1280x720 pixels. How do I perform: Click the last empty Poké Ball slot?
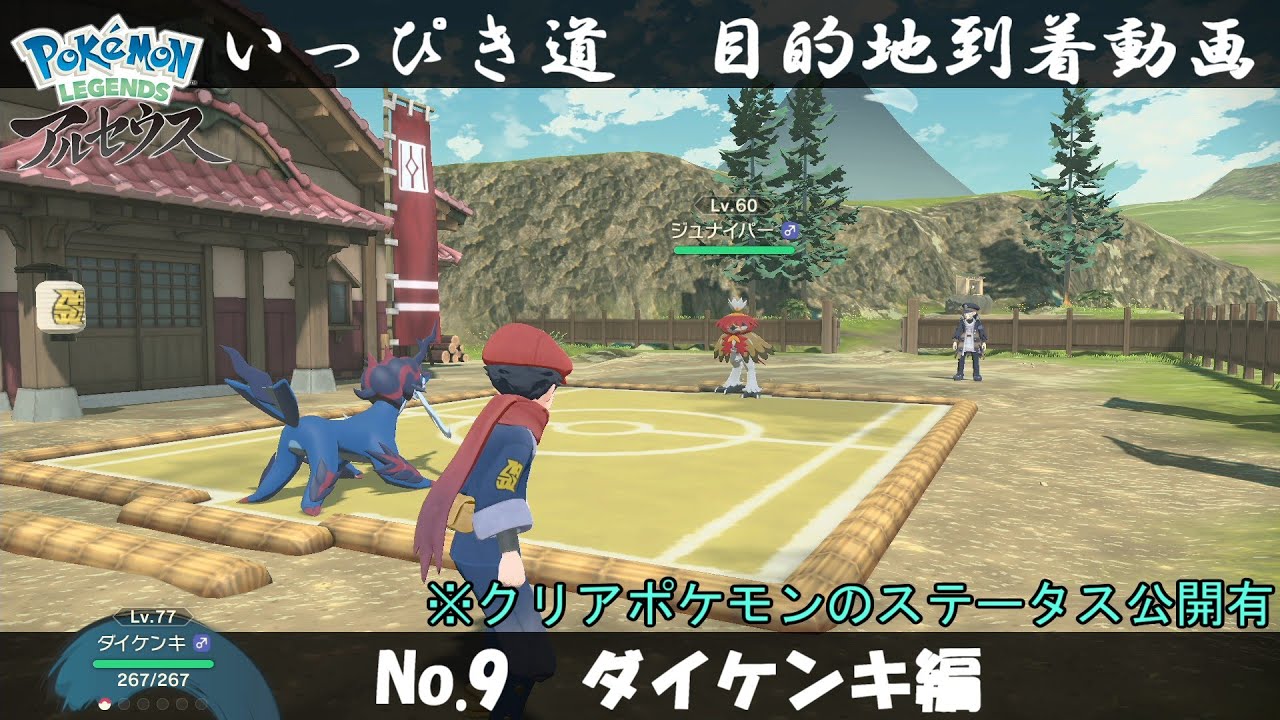(199, 703)
